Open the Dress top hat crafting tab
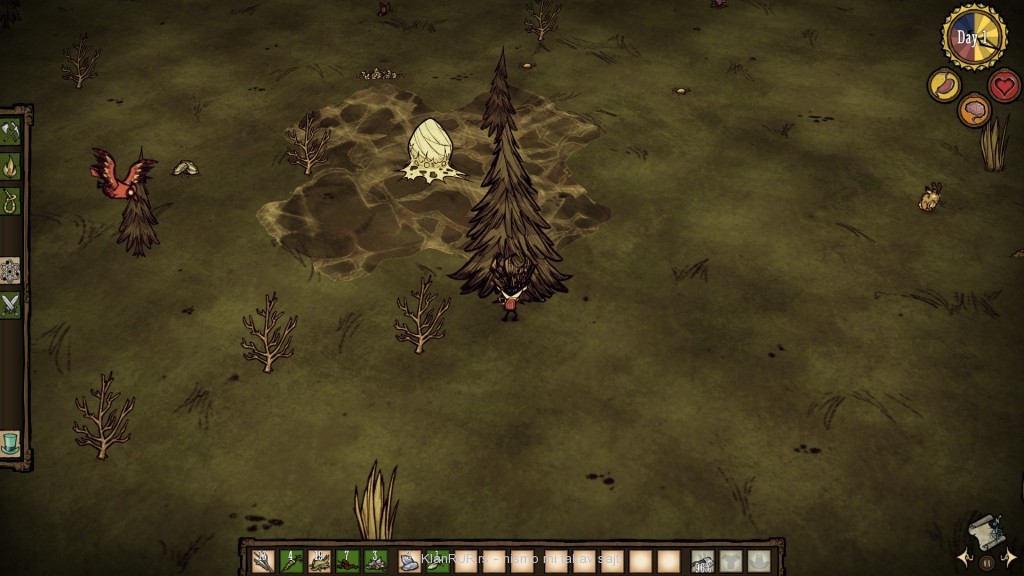 11,443
